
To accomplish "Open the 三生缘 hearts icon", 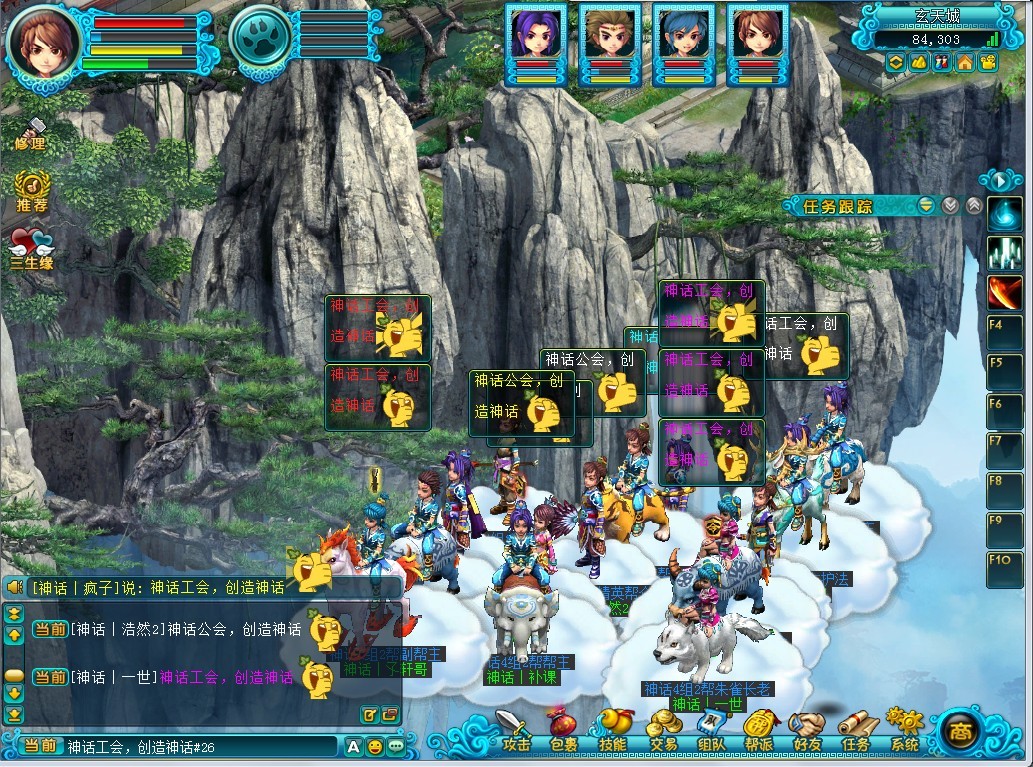I will (31, 248).
